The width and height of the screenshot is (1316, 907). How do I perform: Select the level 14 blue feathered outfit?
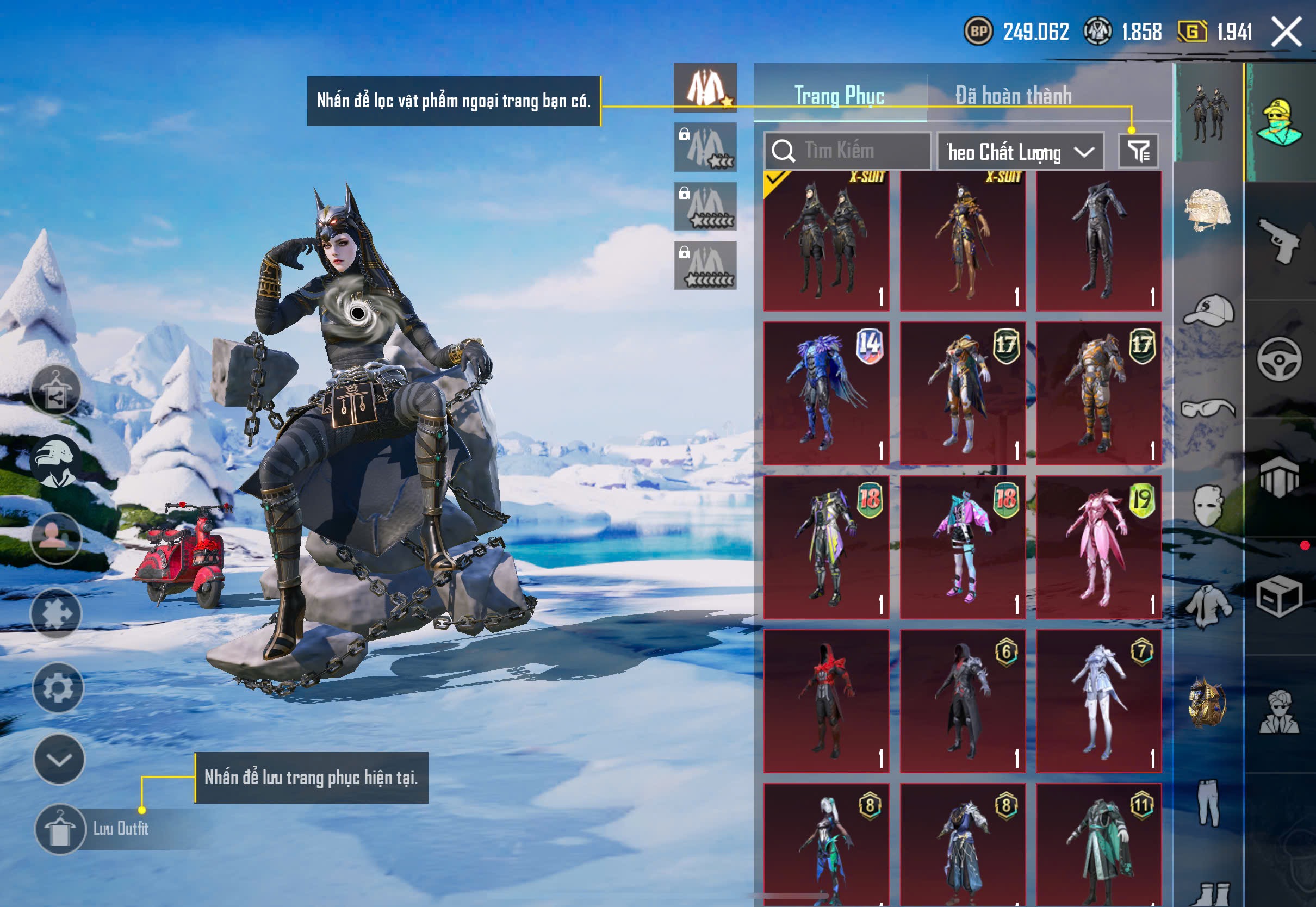coord(826,393)
